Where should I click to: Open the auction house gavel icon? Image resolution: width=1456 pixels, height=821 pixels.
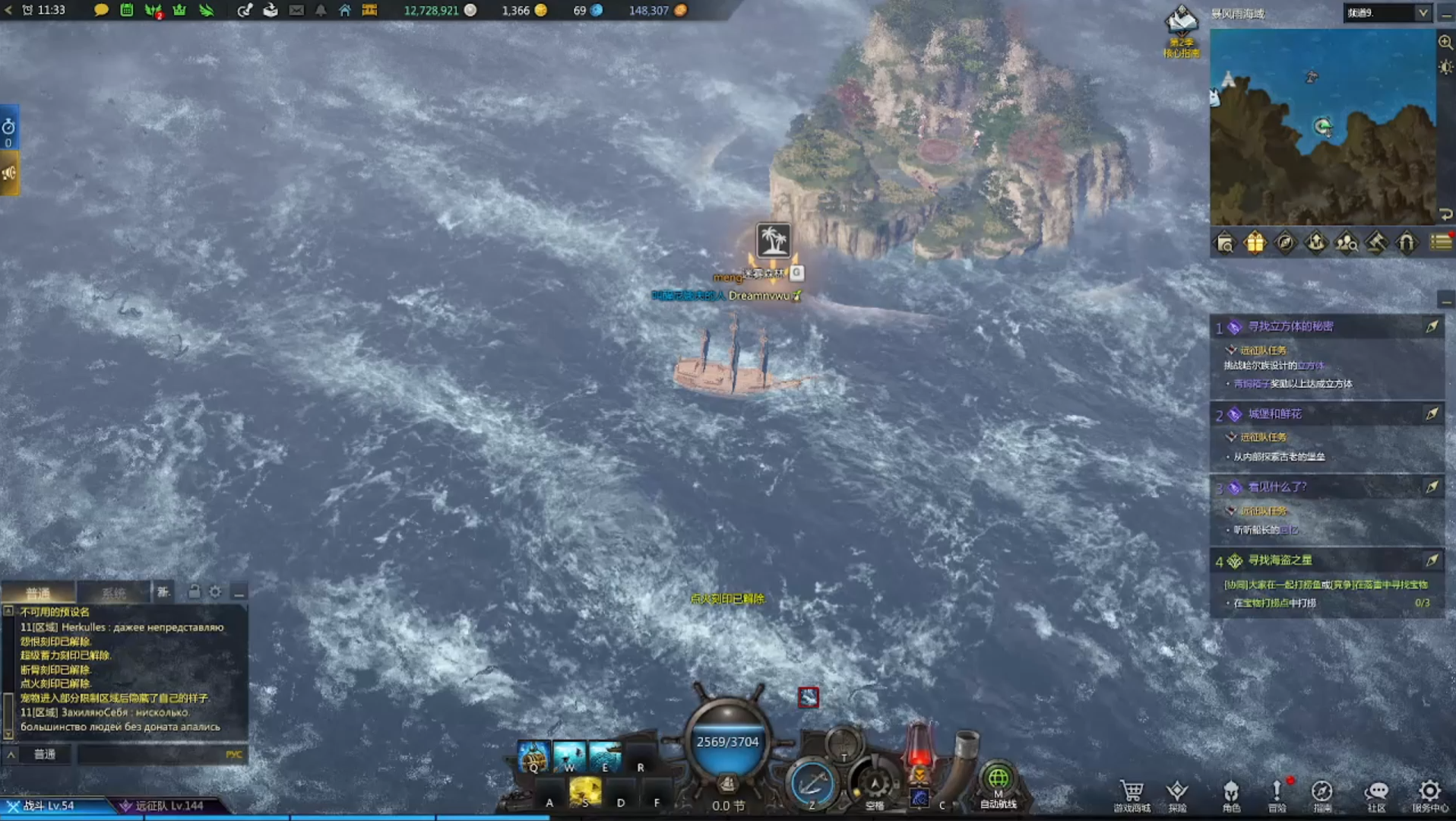click(x=1376, y=242)
